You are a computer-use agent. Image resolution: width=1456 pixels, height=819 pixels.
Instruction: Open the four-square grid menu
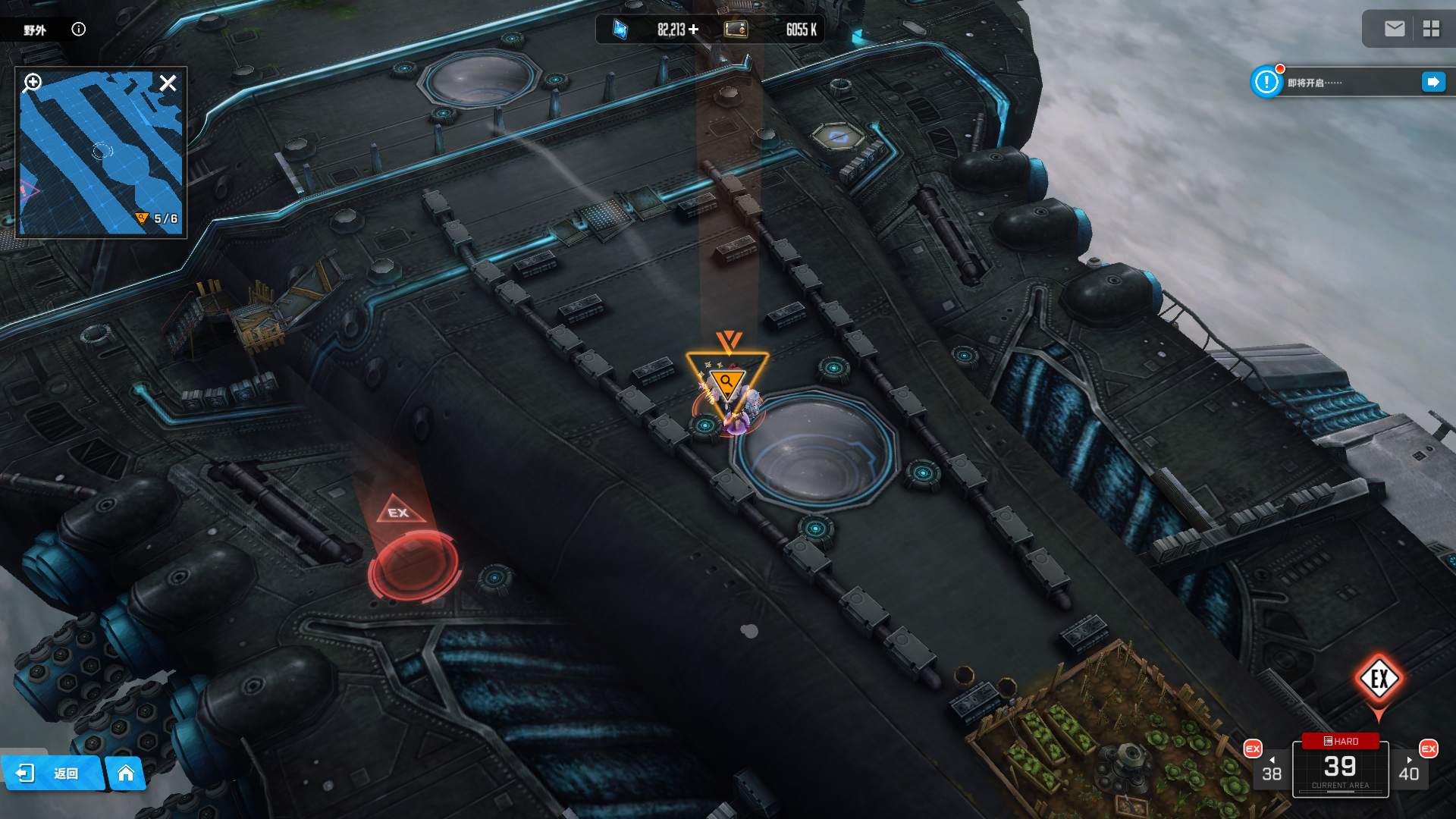click(x=1431, y=29)
